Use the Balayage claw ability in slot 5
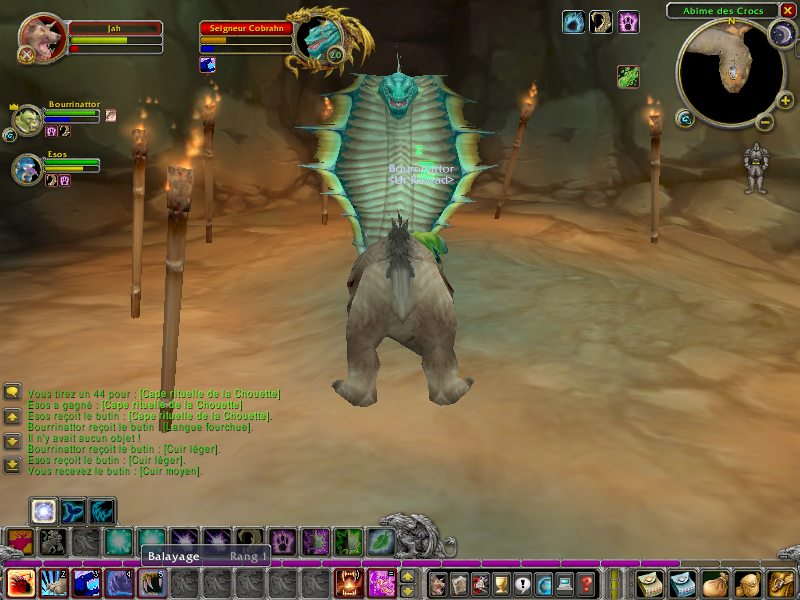800x600 pixels. click(152, 583)
